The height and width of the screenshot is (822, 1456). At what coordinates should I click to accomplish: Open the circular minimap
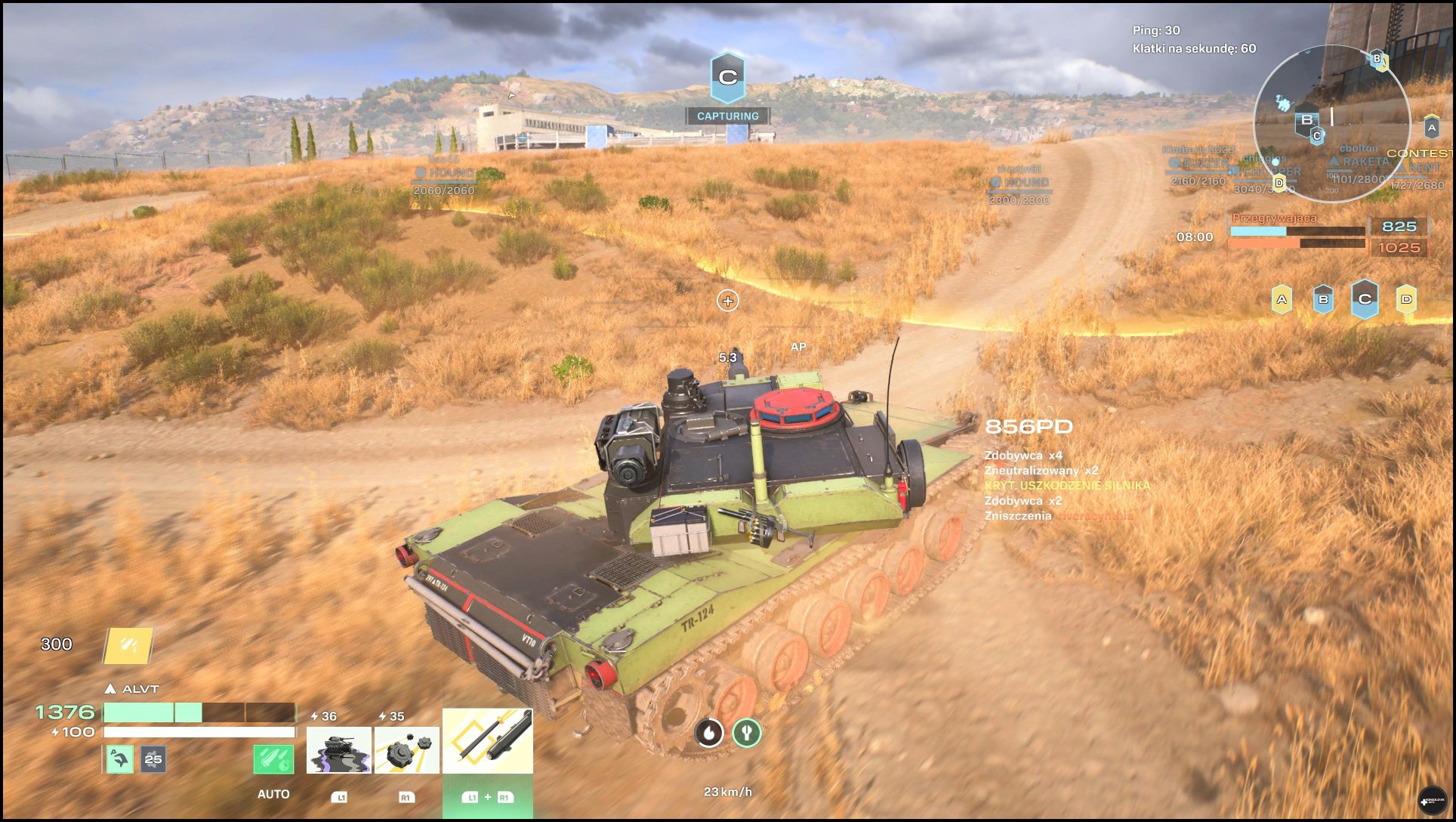point(1331,122)
